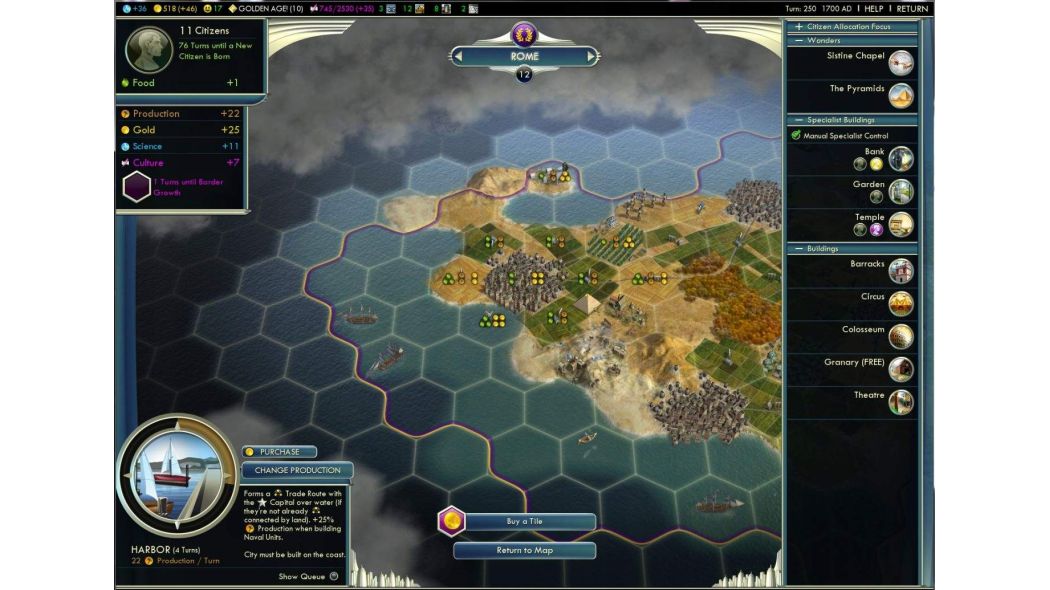Click the Purchase button
Image resolution: width=1050 pixels, height=590 pixels.
279,452
